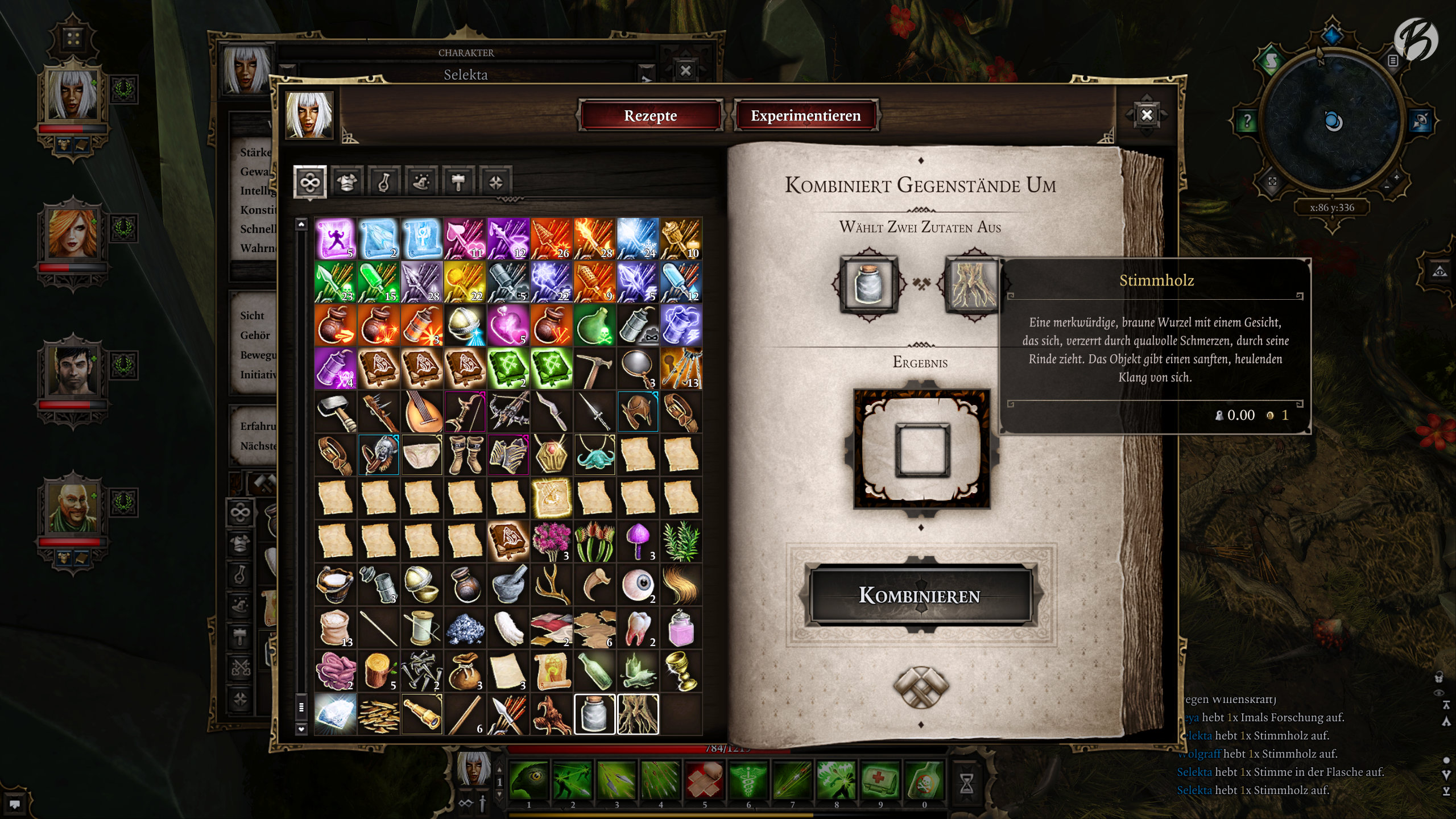Close the crafting window
The image size is (1456, 819).
click(1147, 115)
